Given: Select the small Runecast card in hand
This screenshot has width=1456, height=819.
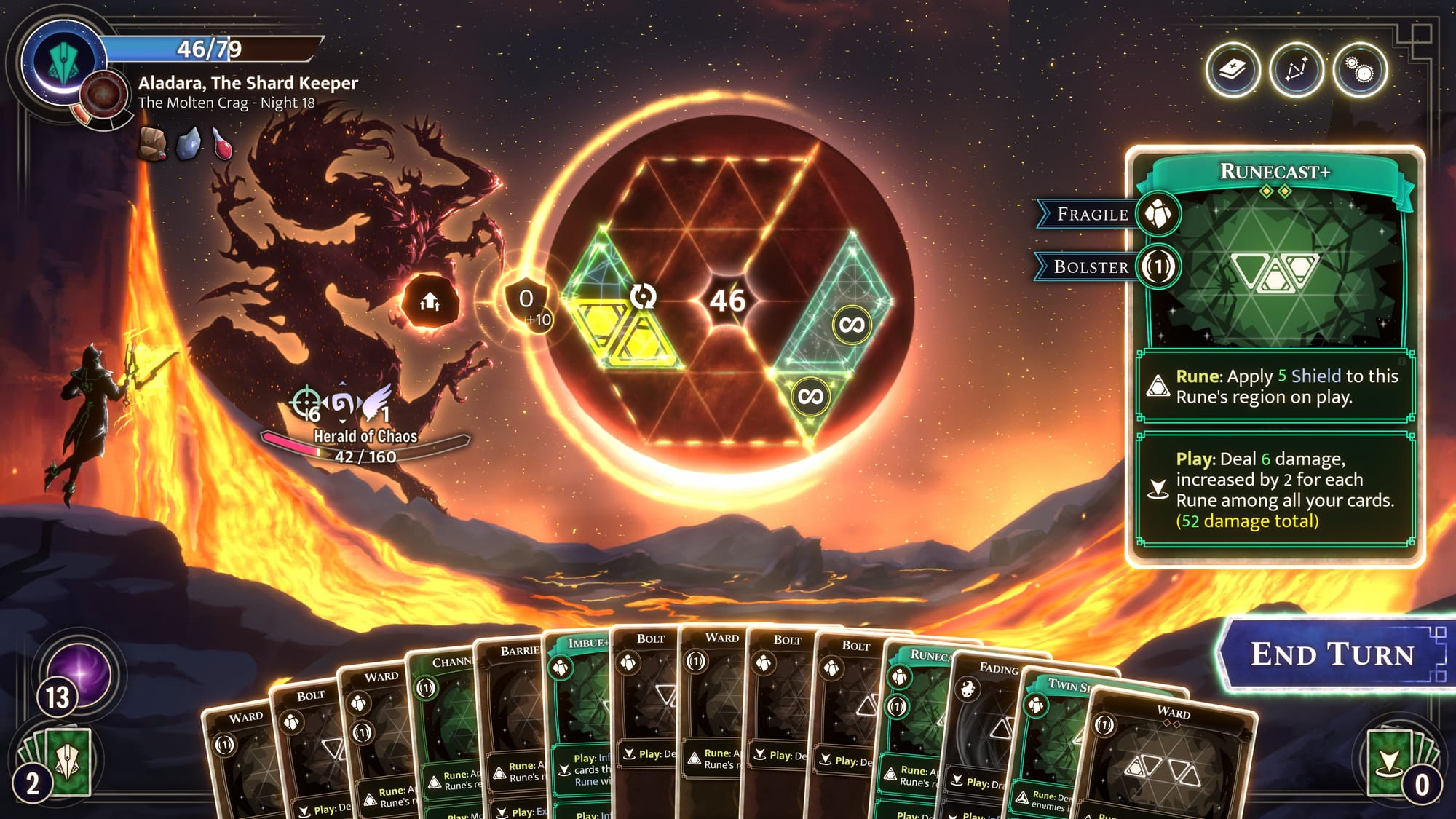Looking at the screenshot, I should pos(917,721).
